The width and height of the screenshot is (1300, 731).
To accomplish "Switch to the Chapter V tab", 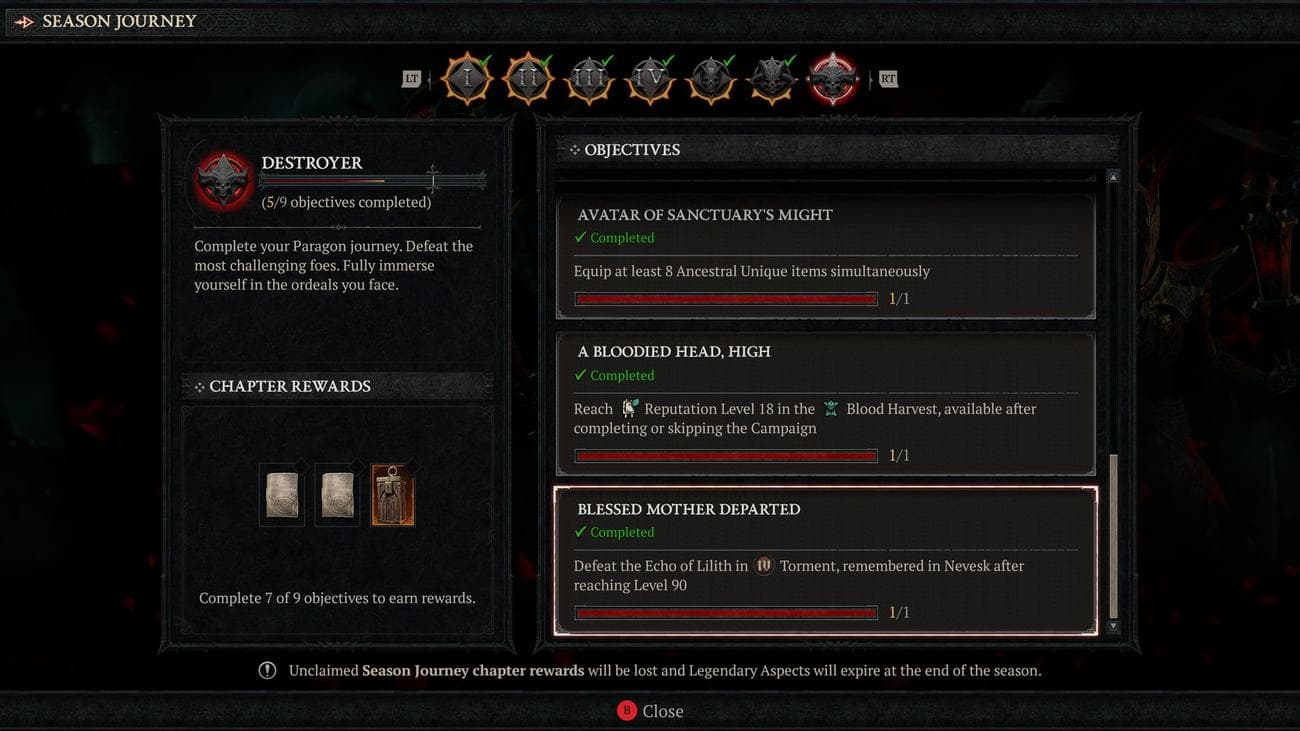I will [x=711, y=78].
